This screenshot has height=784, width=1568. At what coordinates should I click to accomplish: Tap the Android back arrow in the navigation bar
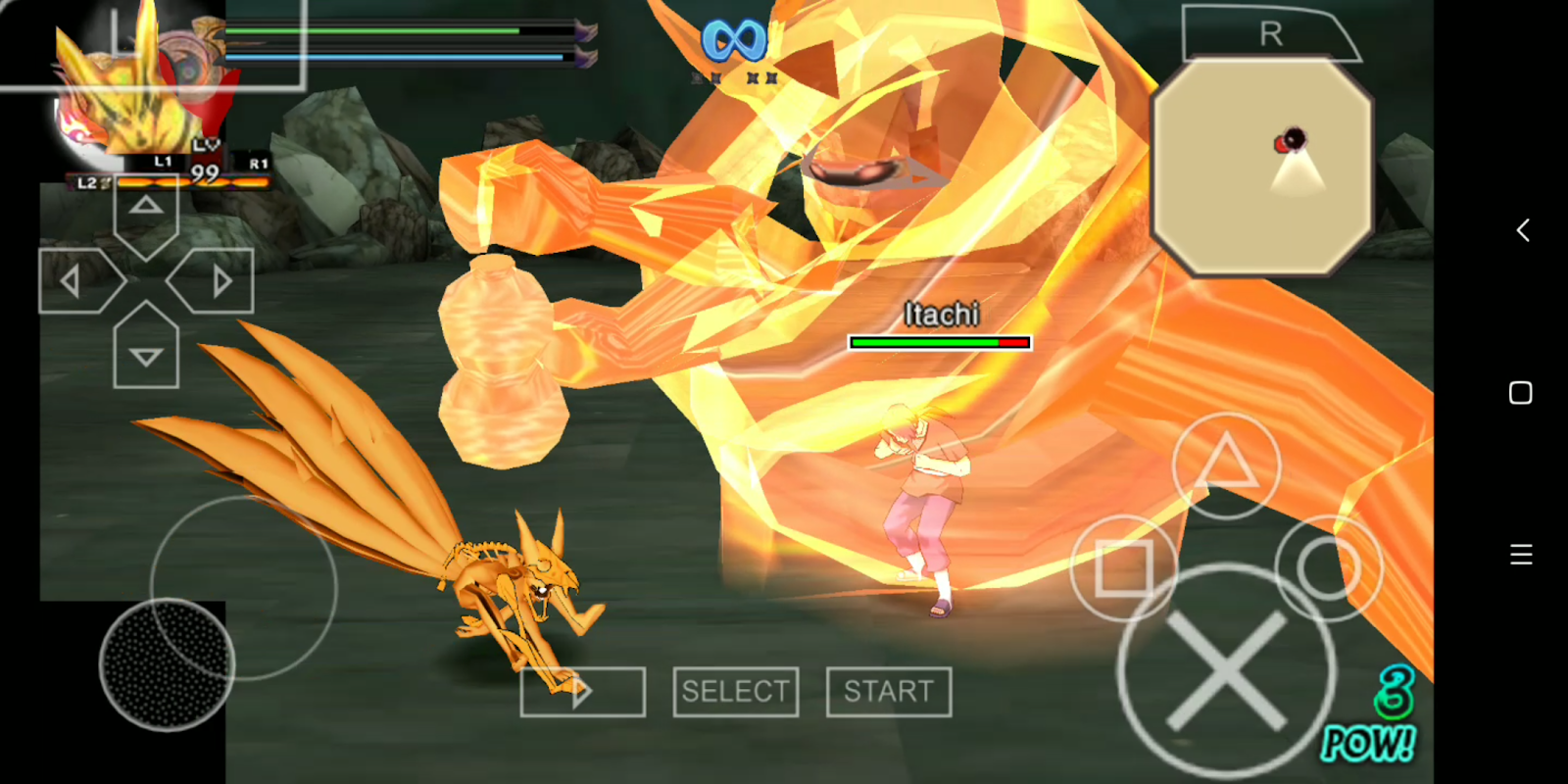click(1522, 229)
